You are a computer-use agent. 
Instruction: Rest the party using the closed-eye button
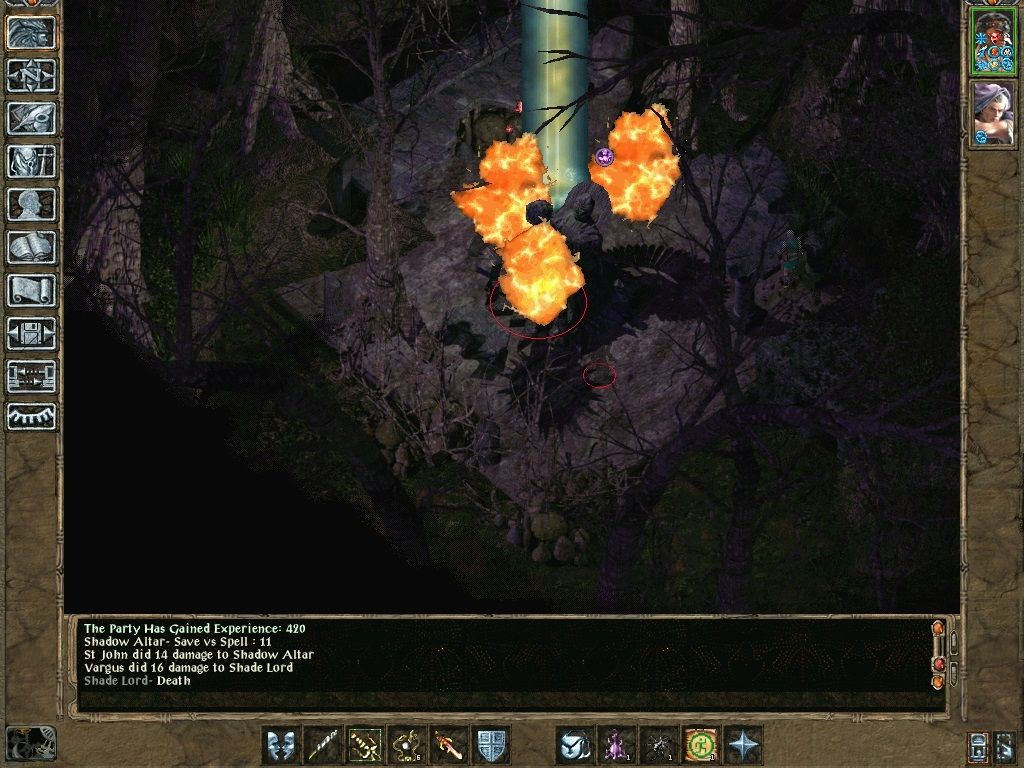click(x=31, y=417)
